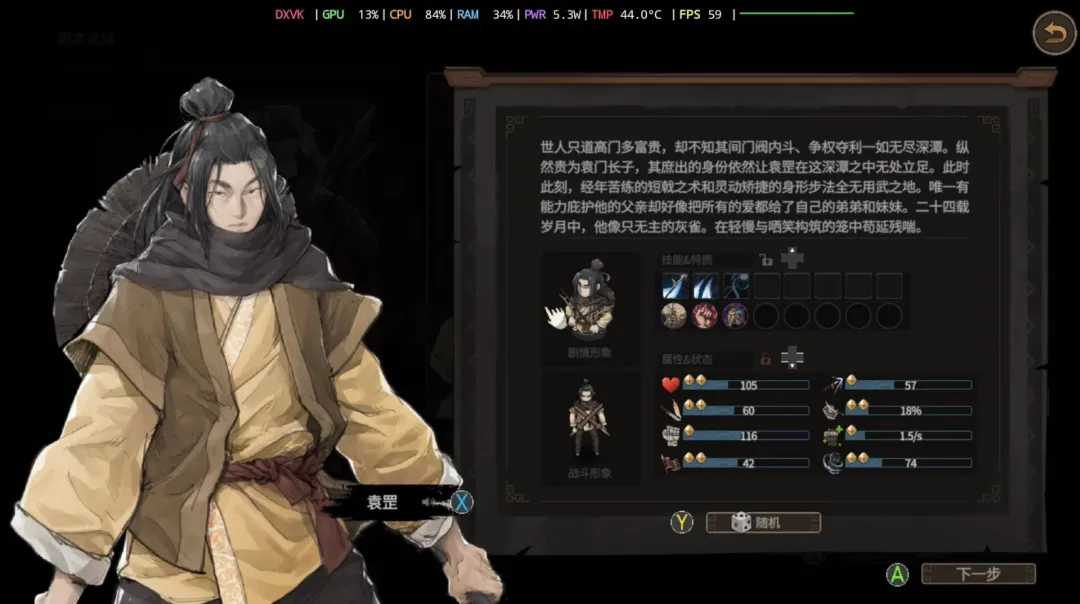
Task: Play the voice clip beside name 袁罡
Action: click(432, 502)
